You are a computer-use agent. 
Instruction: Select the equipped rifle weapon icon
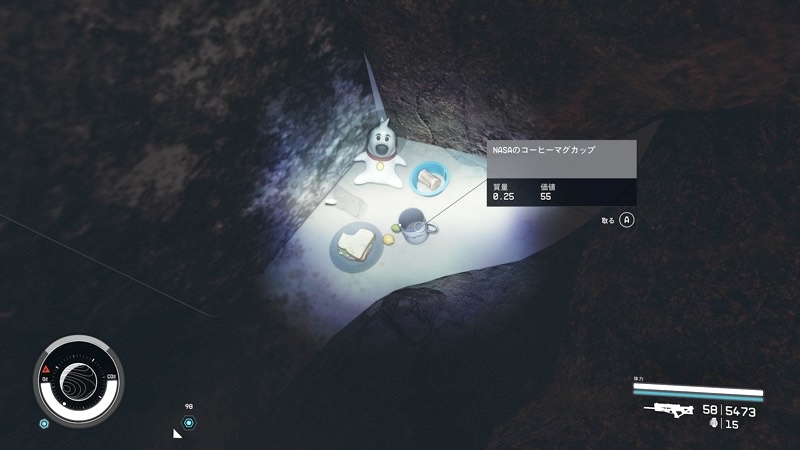pos(669,410)
